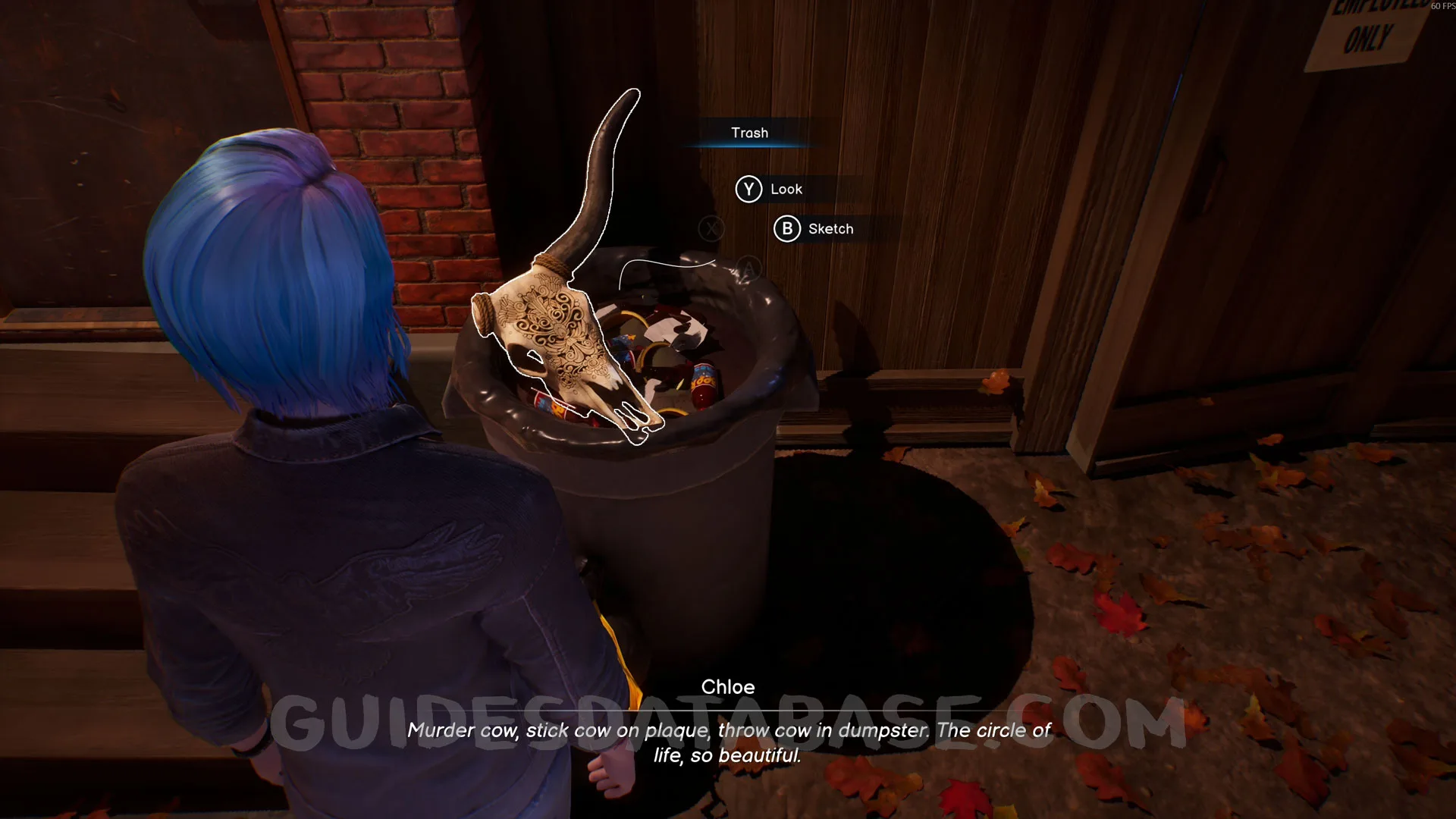Choose the Look option for the trash
This screenshot has width=1456, height=819.
(x=769, y=190)
